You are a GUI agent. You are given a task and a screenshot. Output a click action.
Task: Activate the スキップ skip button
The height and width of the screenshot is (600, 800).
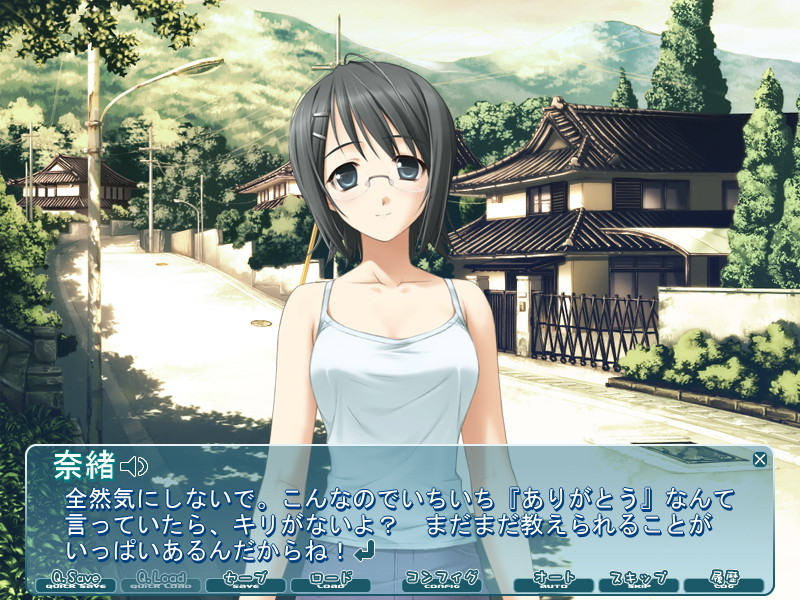[638, 581]
